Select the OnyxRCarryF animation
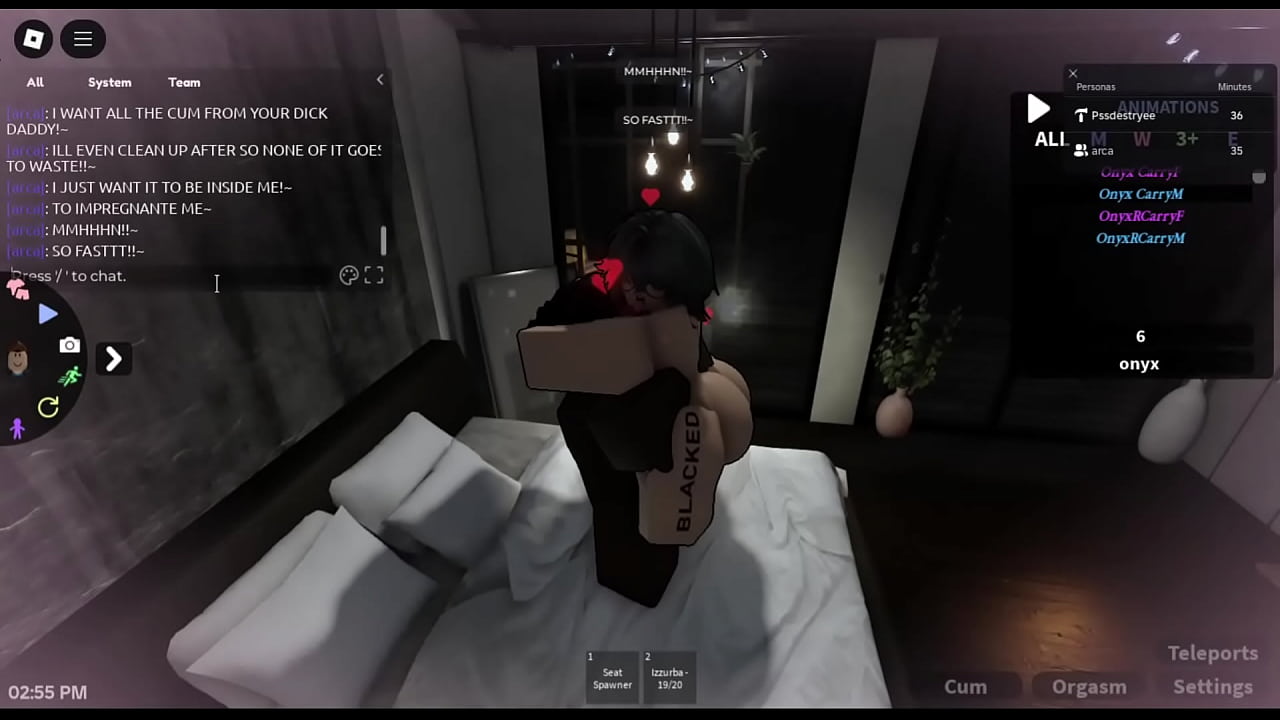 coord(1141,215)
